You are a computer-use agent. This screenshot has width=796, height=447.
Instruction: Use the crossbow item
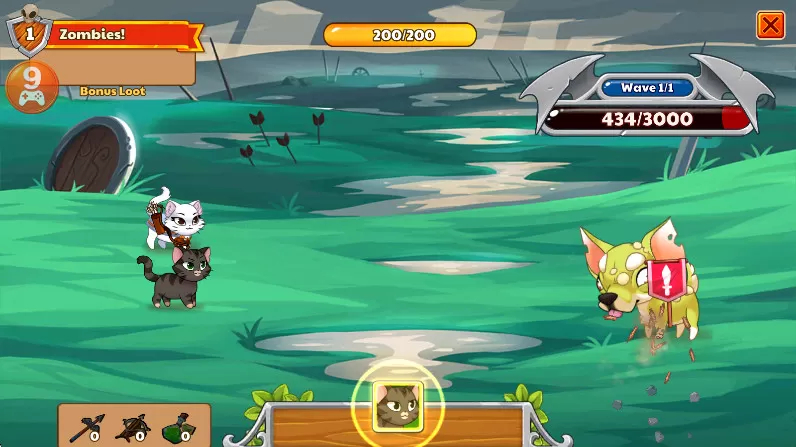point(132,428)
